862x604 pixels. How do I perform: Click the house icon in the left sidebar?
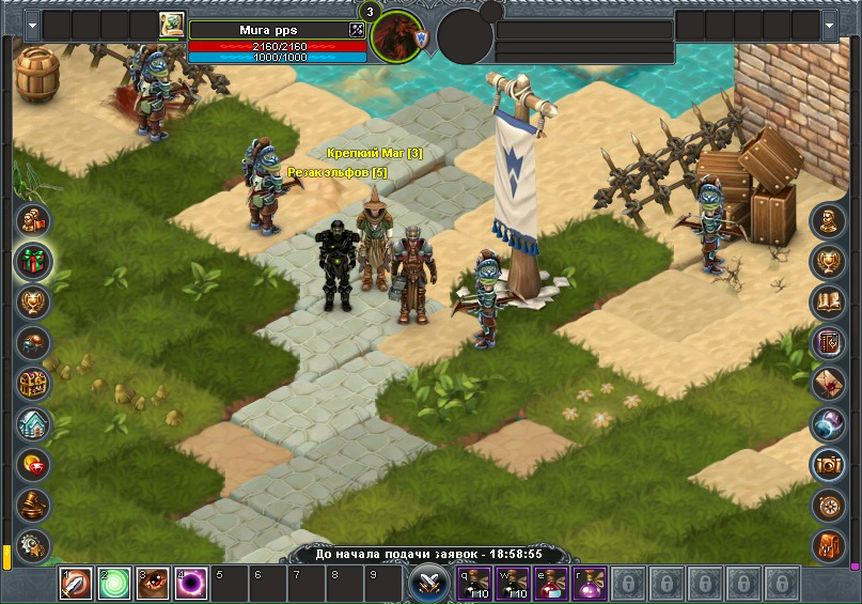pos(34,424)
